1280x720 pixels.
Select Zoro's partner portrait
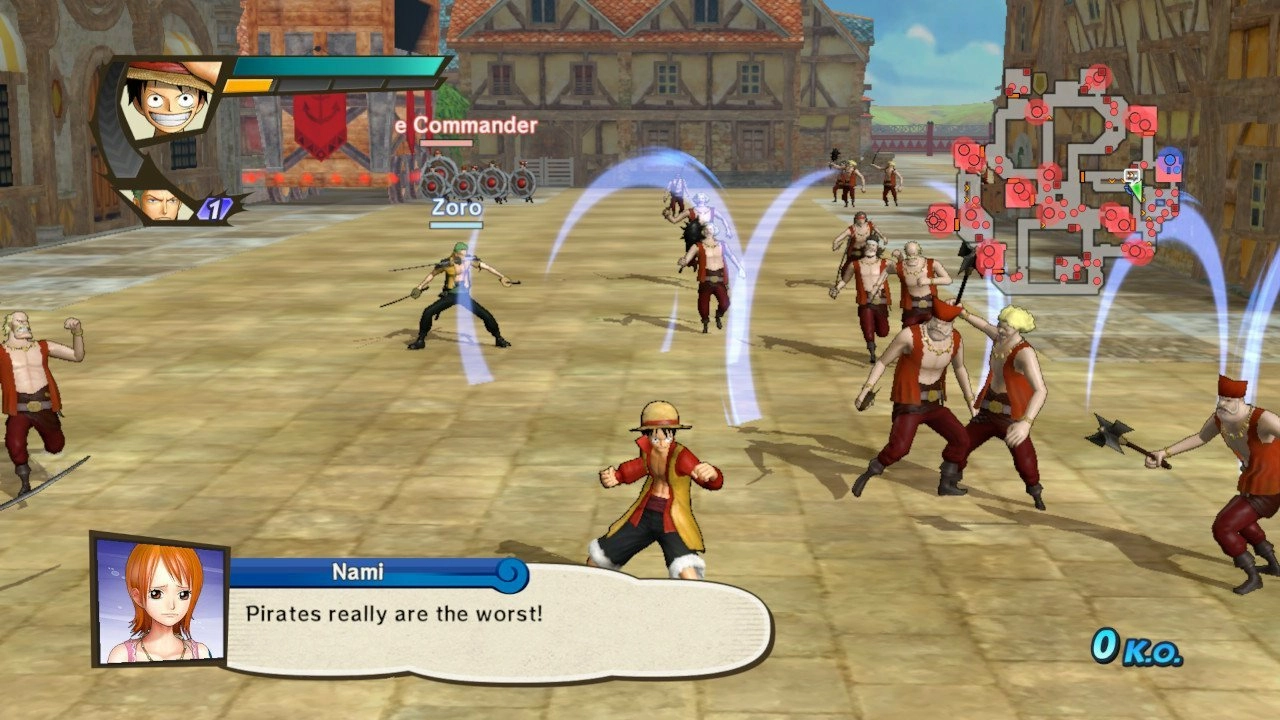[x=160, y=203]
